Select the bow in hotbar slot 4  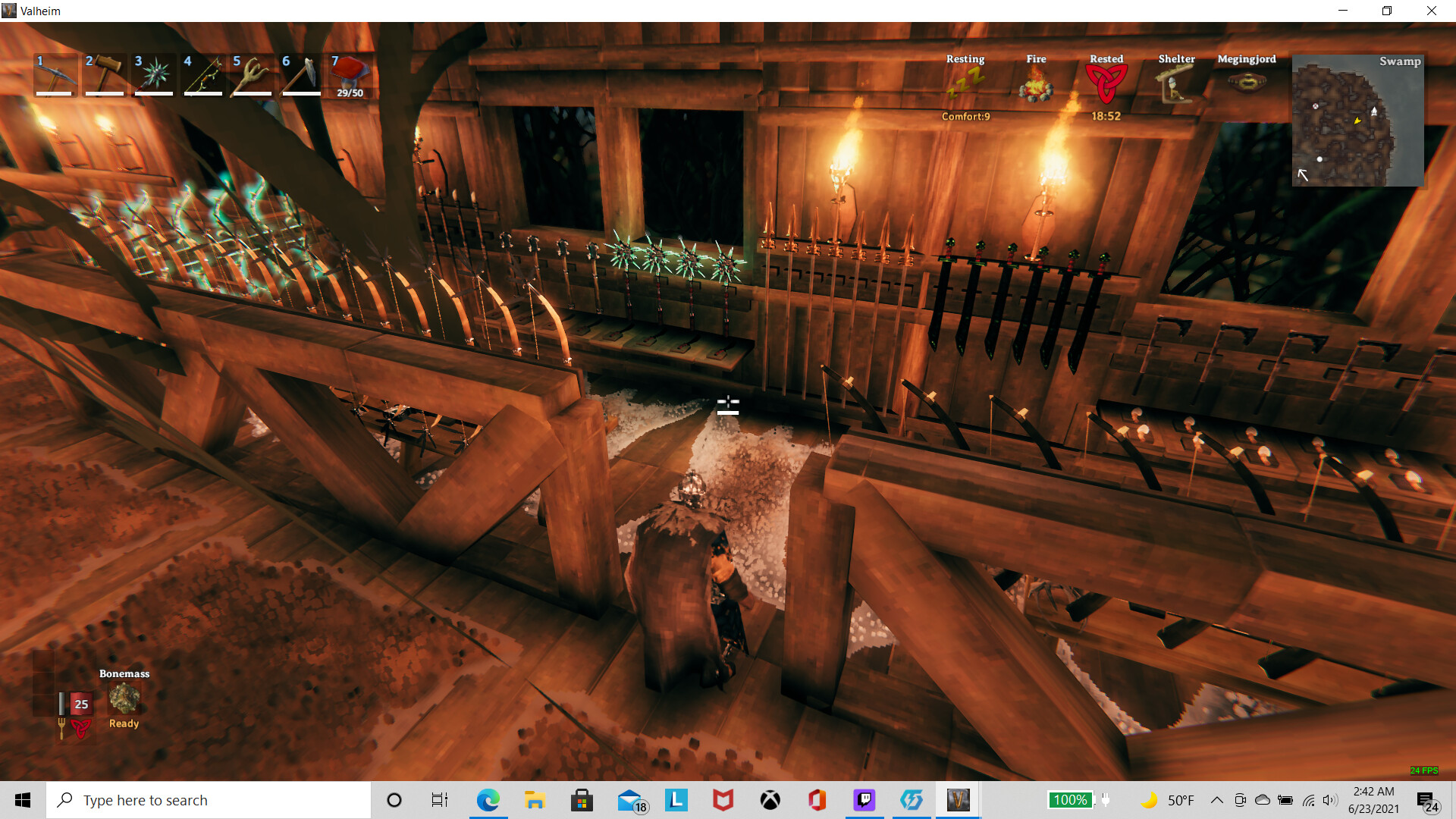[203, 74]
